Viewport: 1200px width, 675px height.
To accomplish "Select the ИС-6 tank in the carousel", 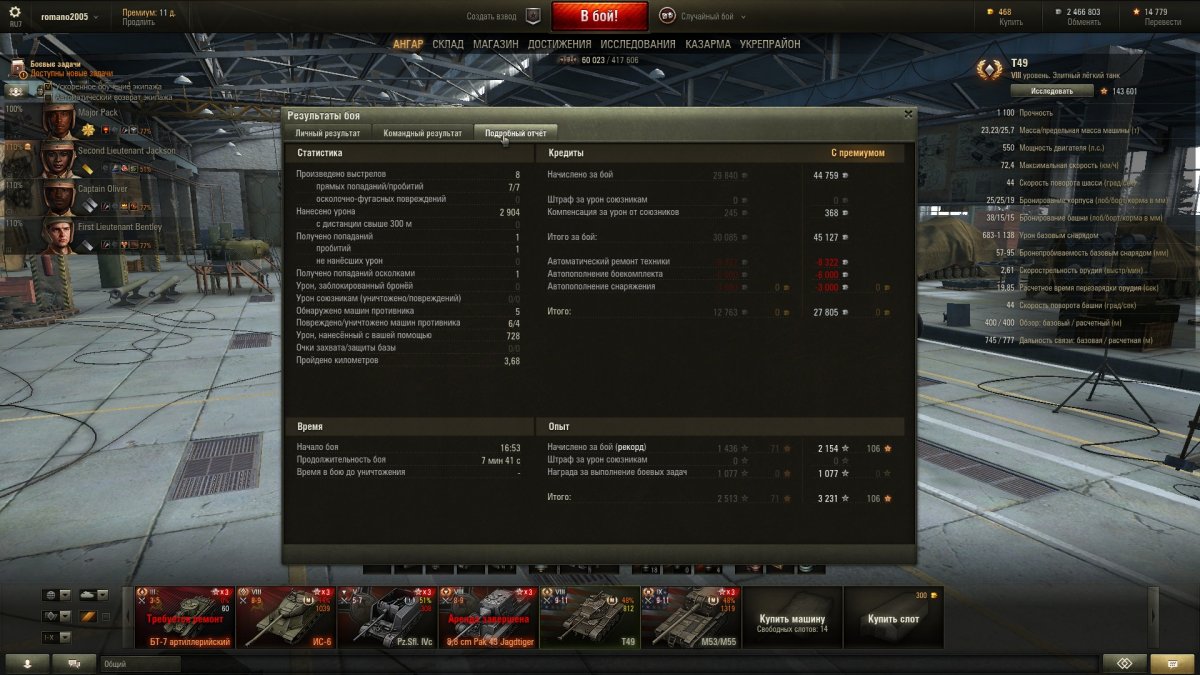I will [286, 617].
